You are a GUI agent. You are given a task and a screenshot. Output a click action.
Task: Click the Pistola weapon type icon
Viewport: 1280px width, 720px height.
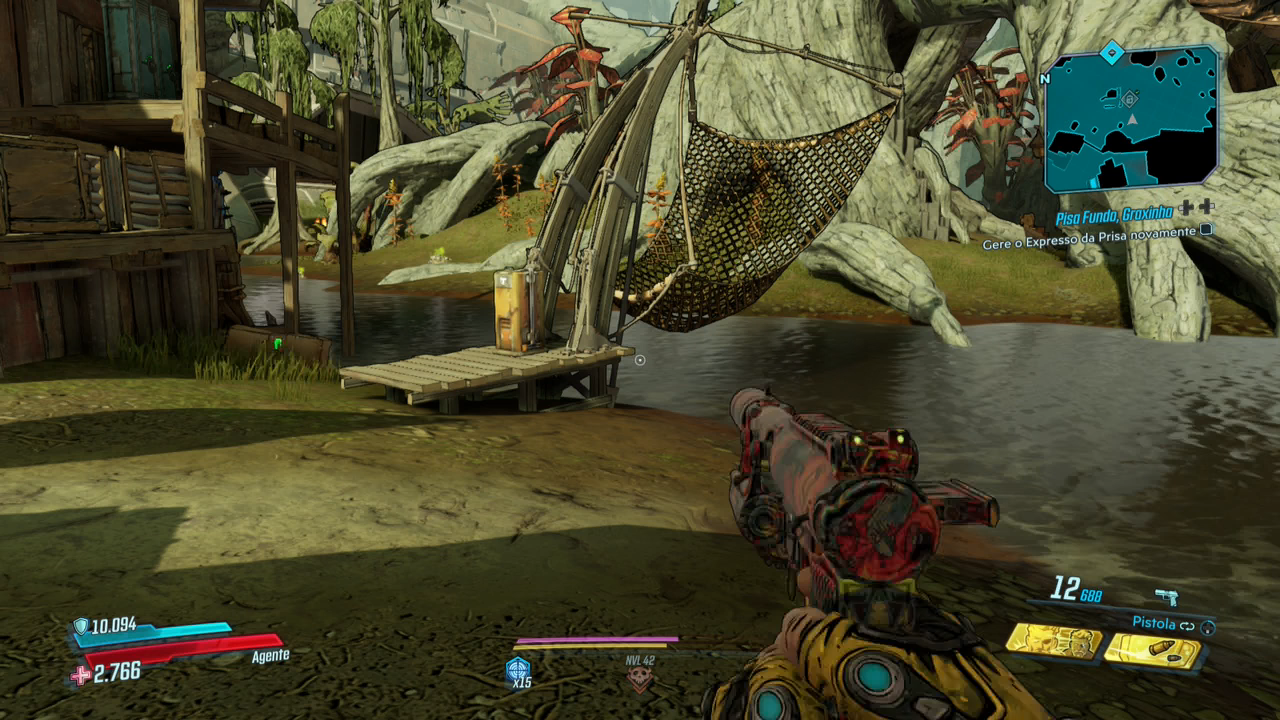(x=1166, y=597)
